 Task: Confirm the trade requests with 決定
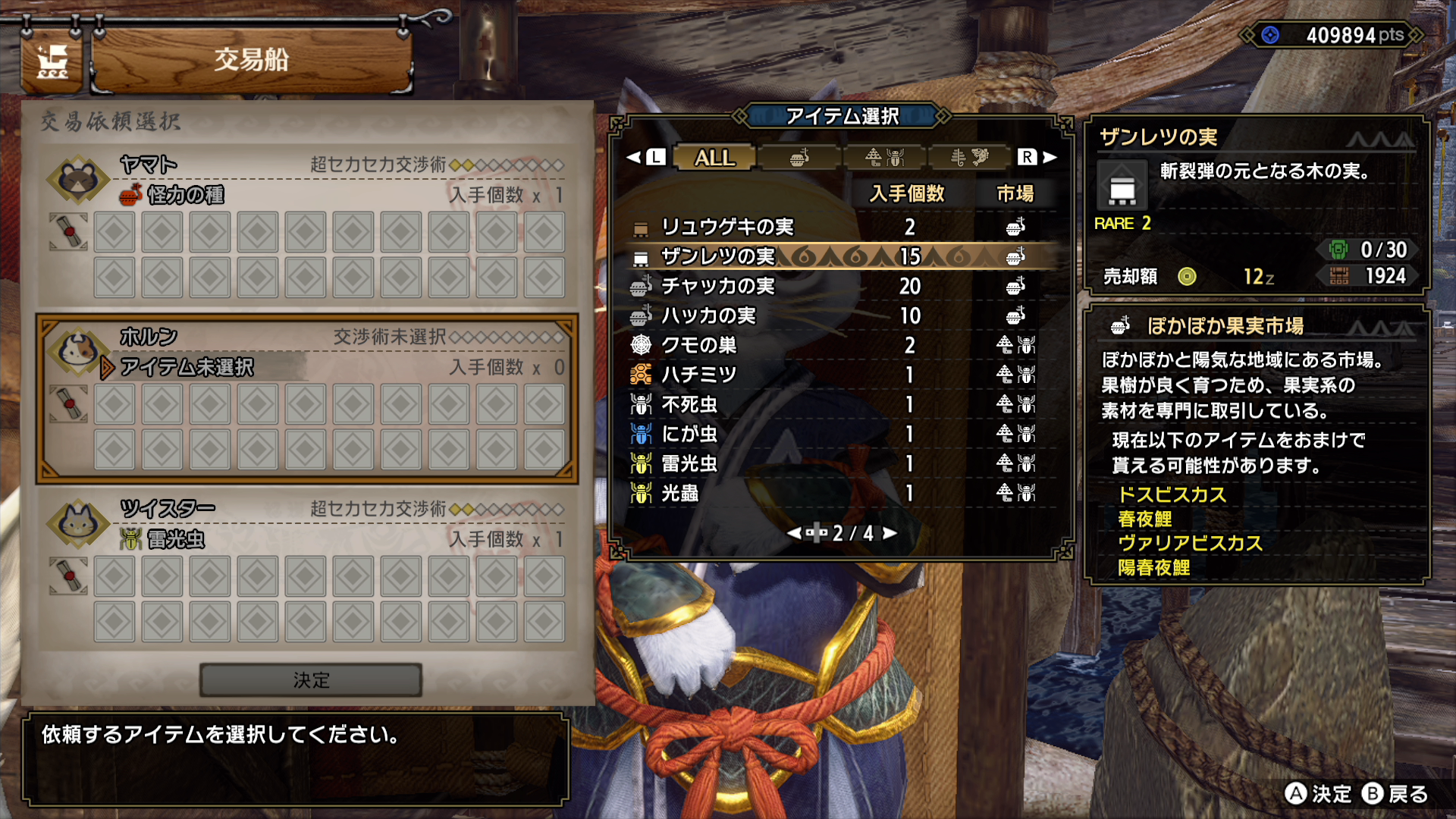[x=311, y=680]
